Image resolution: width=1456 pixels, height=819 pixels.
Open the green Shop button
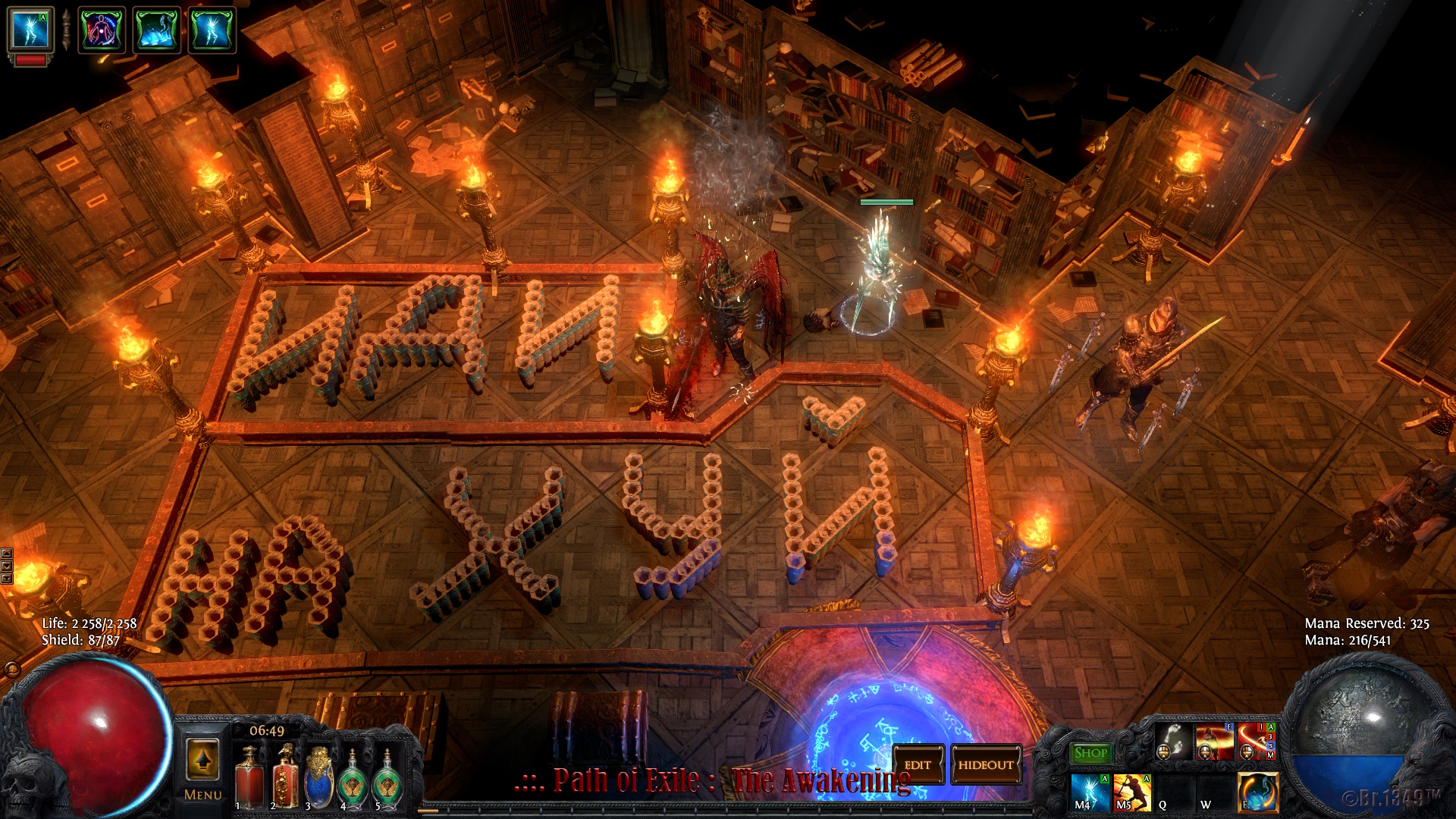[x=1090, y=753]
